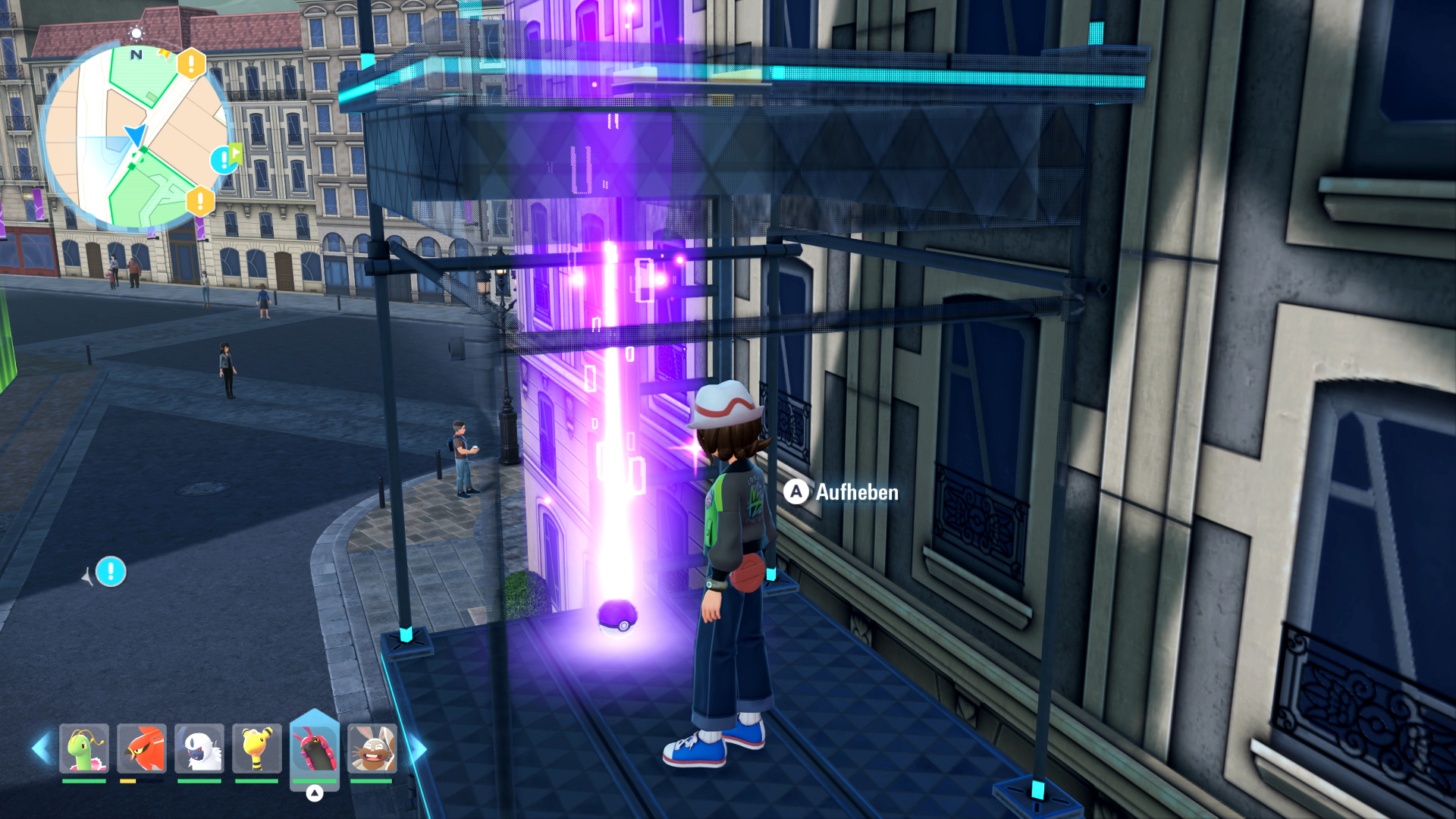1456x819 pixels.
Task: Click the left arrow of the party bar
Action: point(41,748)
